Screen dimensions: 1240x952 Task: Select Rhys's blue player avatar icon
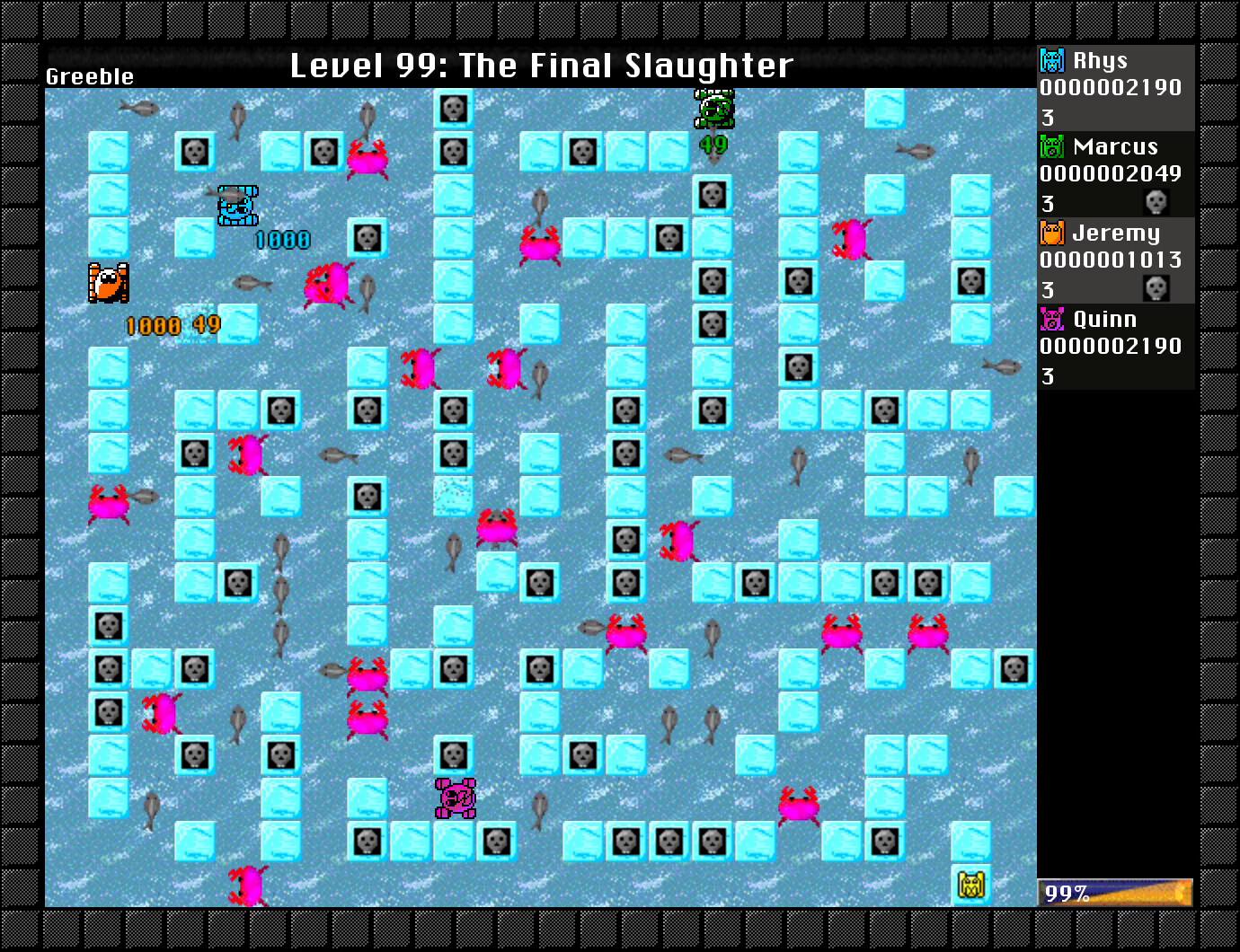click(x=1050, y=60)
